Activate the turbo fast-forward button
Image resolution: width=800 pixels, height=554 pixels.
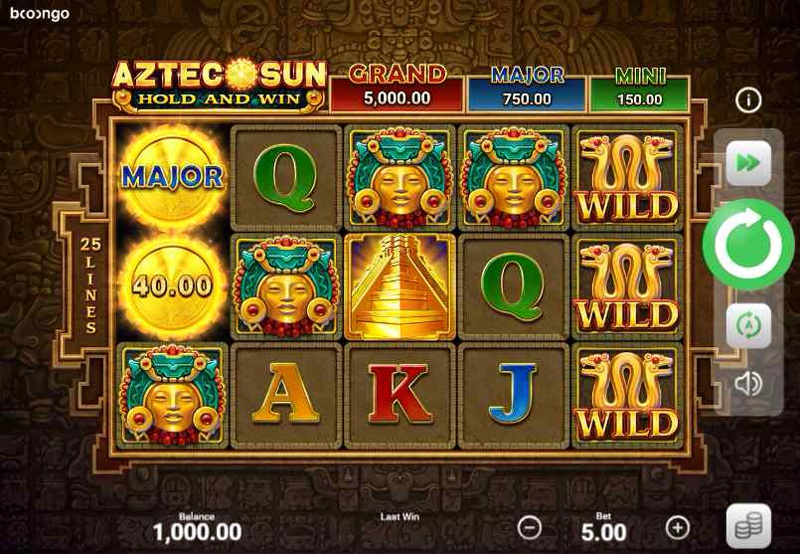click(748, 163)
